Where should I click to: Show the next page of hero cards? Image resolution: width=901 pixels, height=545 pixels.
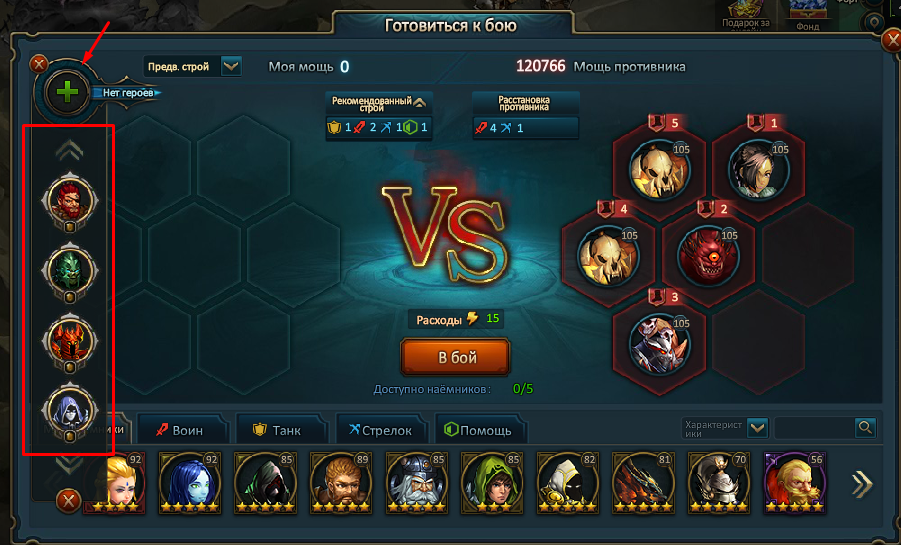click(x=861, y=484)
